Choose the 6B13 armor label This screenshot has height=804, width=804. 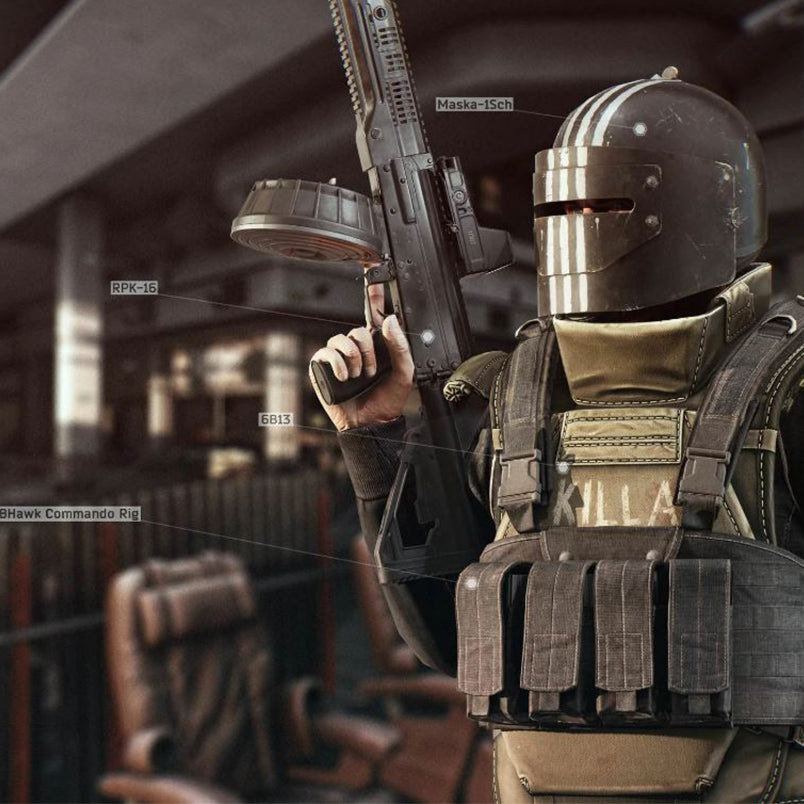click(x=275, y=419)
